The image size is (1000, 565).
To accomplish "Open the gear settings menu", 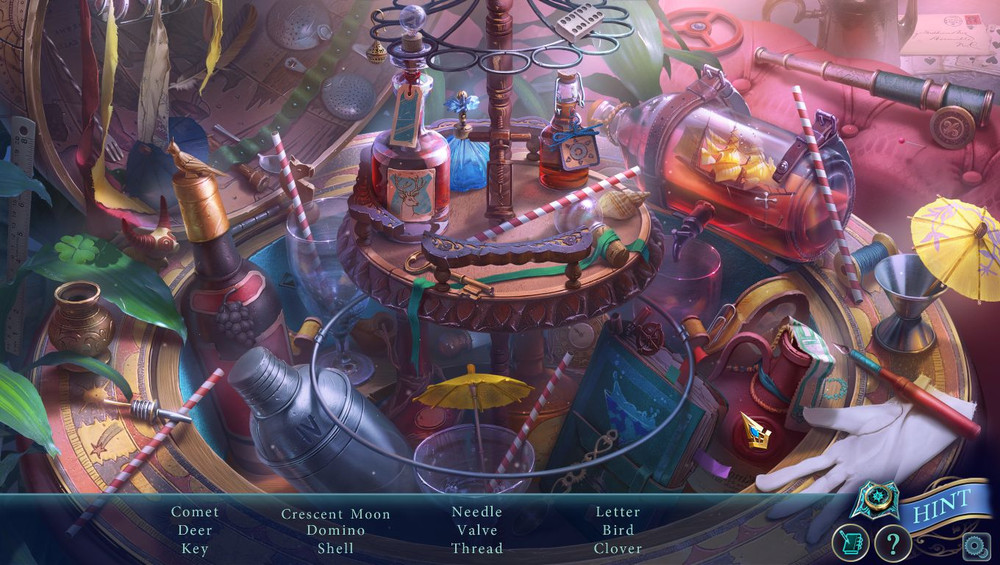I will pos(976,546).
